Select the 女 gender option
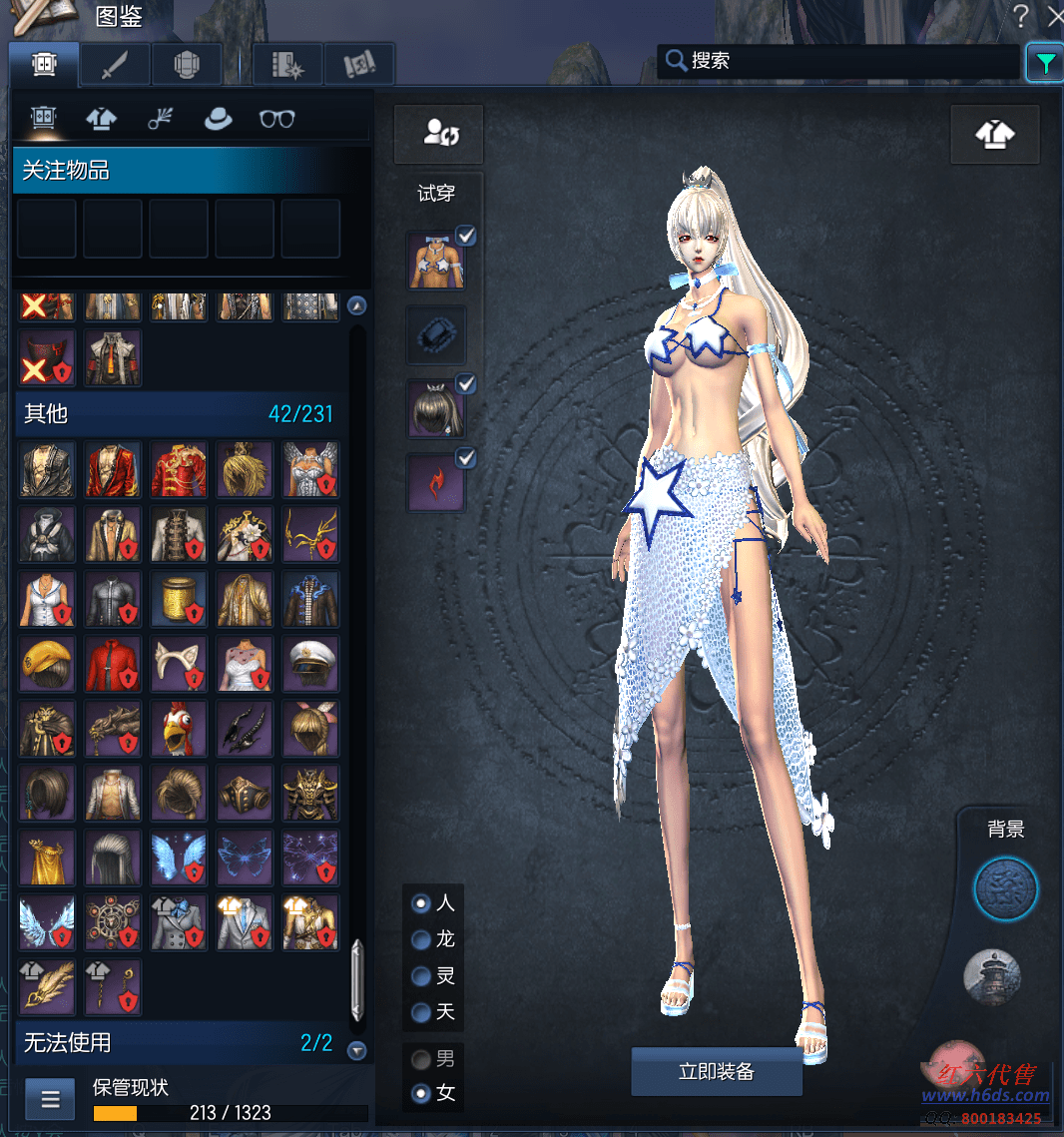Viewport: 1064px width, 1137px height. [x=422, y=1093]
